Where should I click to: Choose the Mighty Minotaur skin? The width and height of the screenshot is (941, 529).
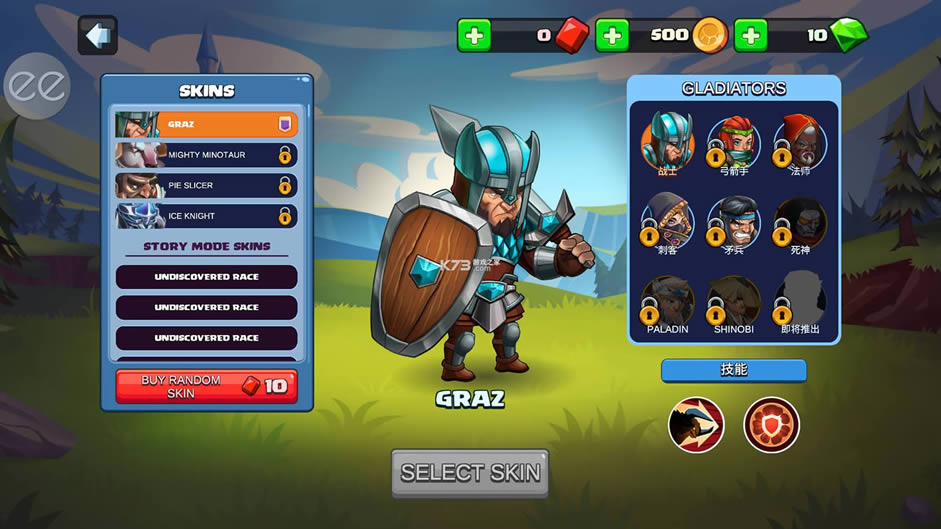click(206, 155)
